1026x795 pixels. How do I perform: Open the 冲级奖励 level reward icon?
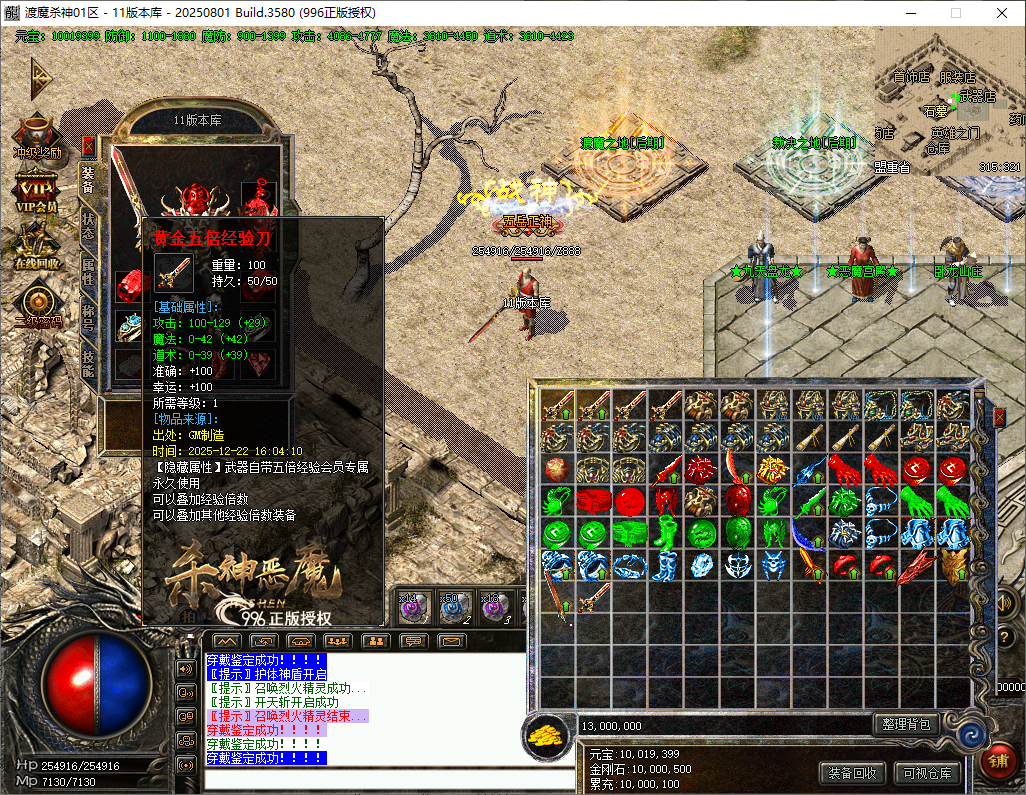tap(37, 137)
